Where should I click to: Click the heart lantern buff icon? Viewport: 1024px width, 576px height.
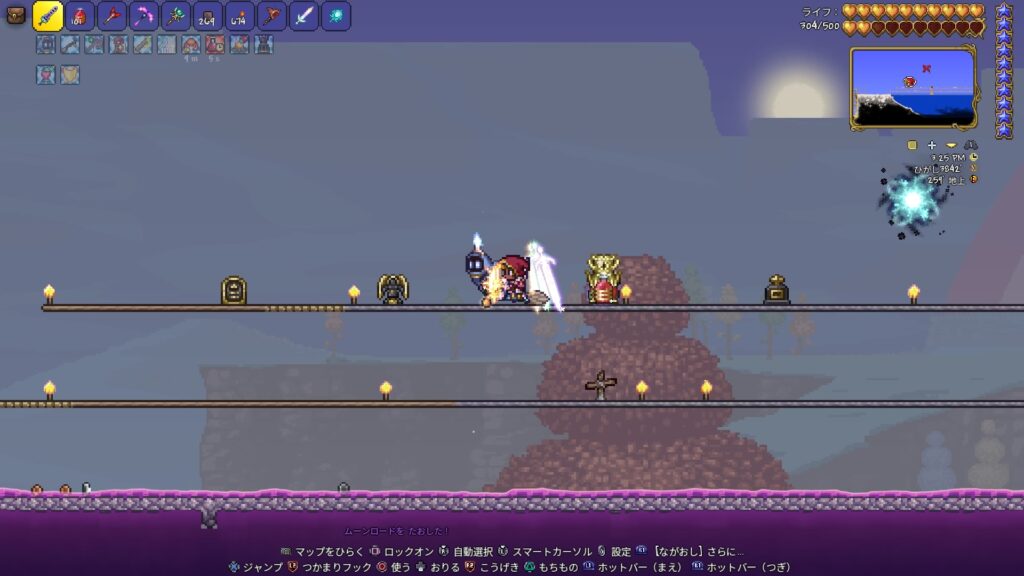45,75
